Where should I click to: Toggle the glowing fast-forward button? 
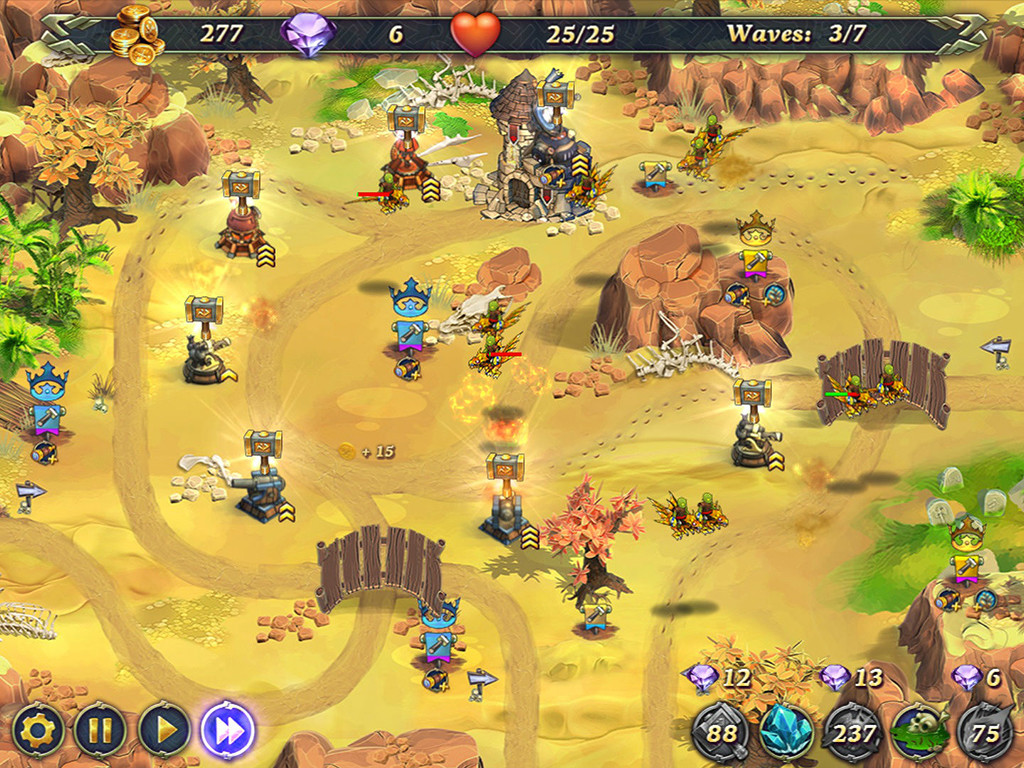coord(228,731)
